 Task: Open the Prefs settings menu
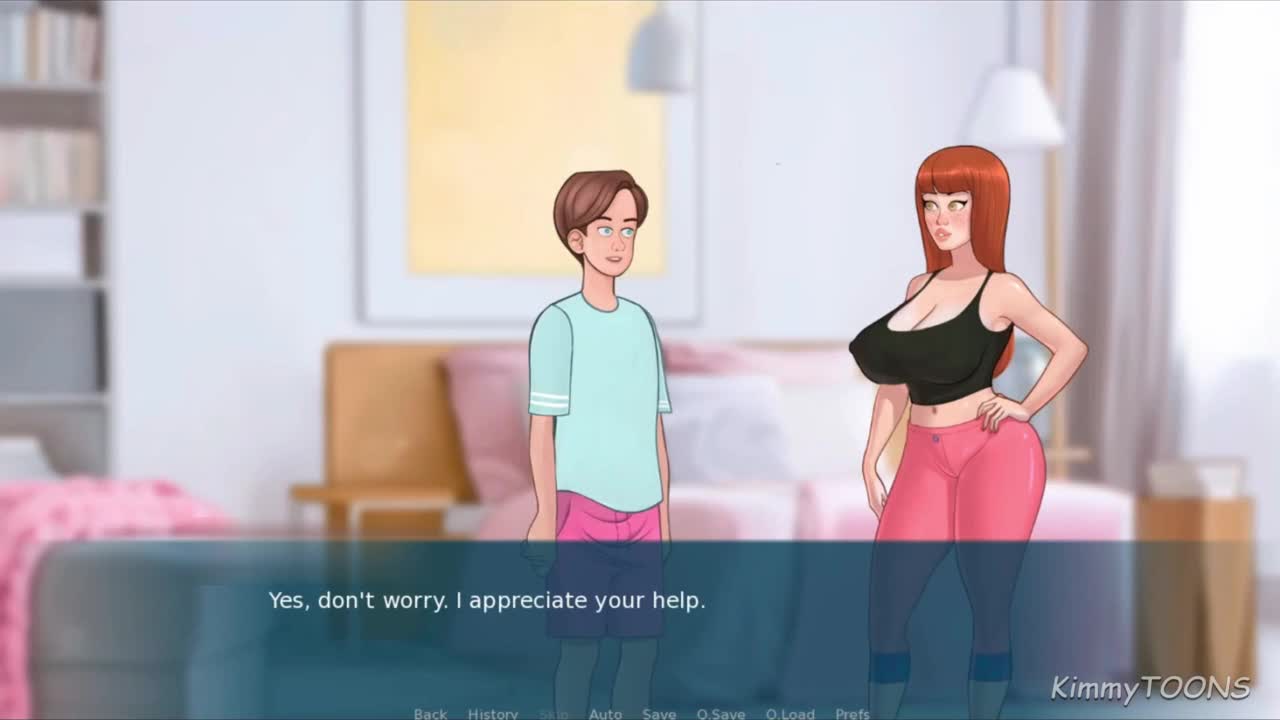coord(852,713)
